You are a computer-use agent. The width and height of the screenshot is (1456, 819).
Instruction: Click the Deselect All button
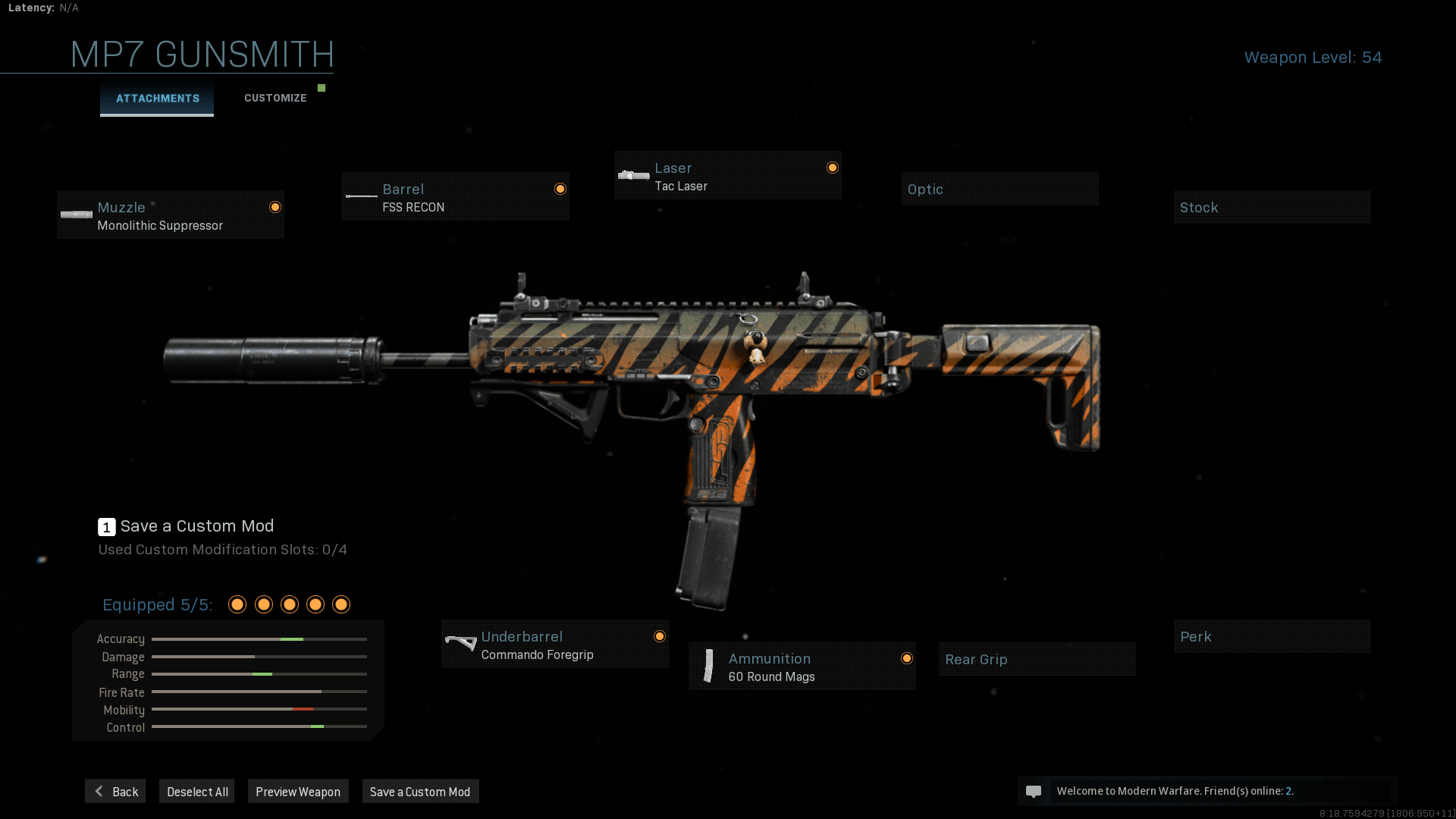click(x=196, y=791)
